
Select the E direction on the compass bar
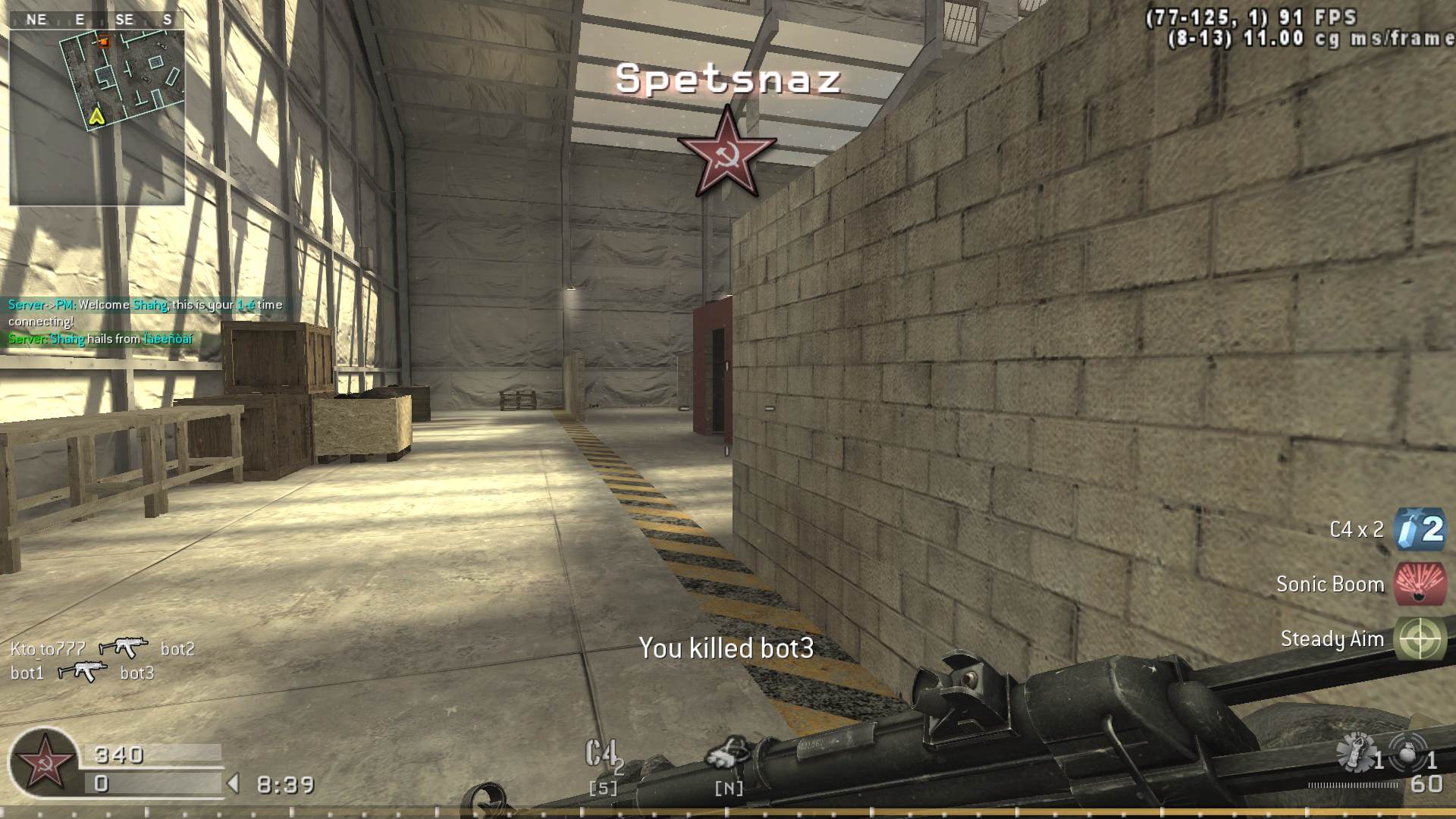tap(78, 20)
